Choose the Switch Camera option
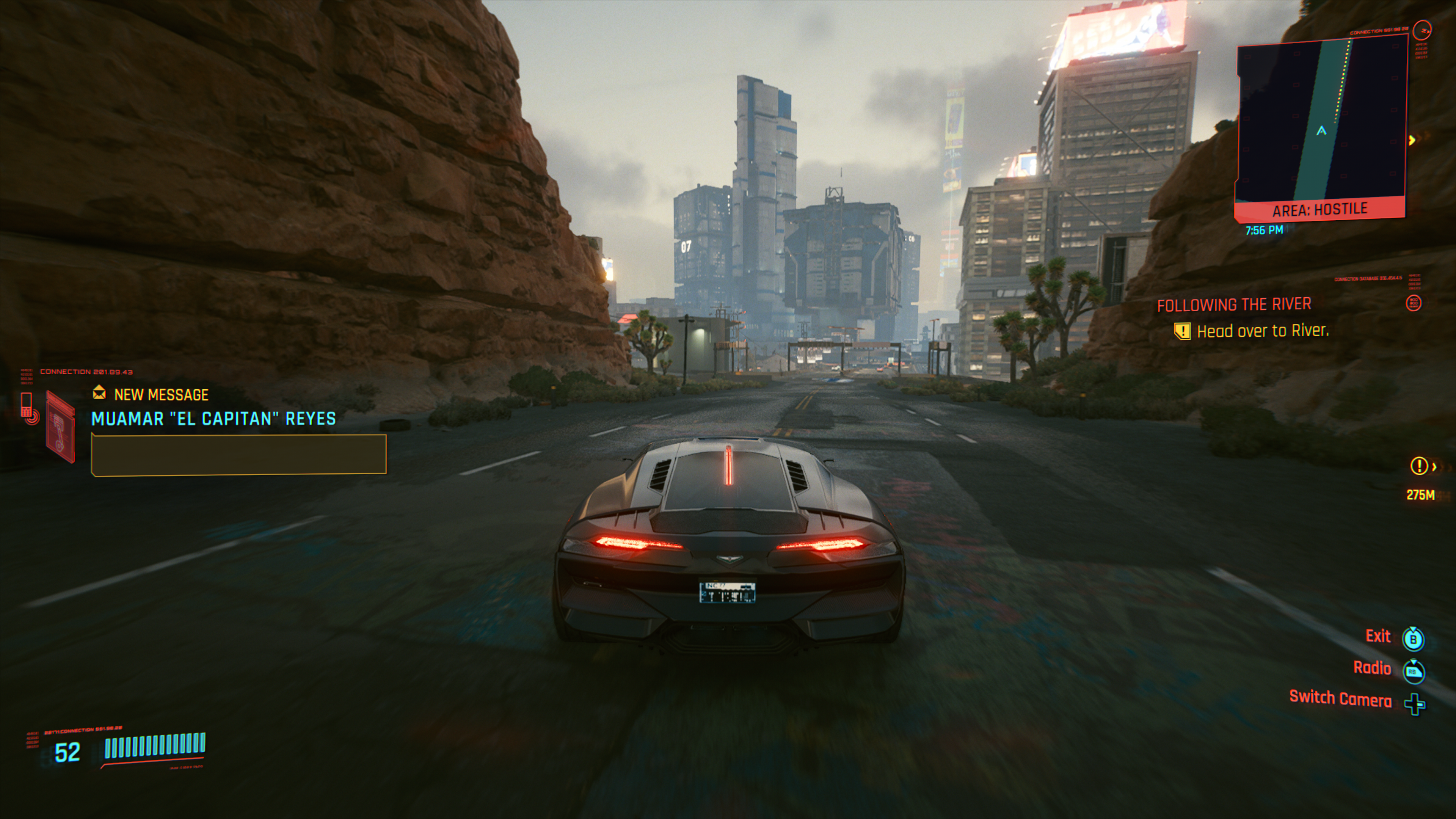This screenshot has width=1456, height=819. coord(1340,699)
